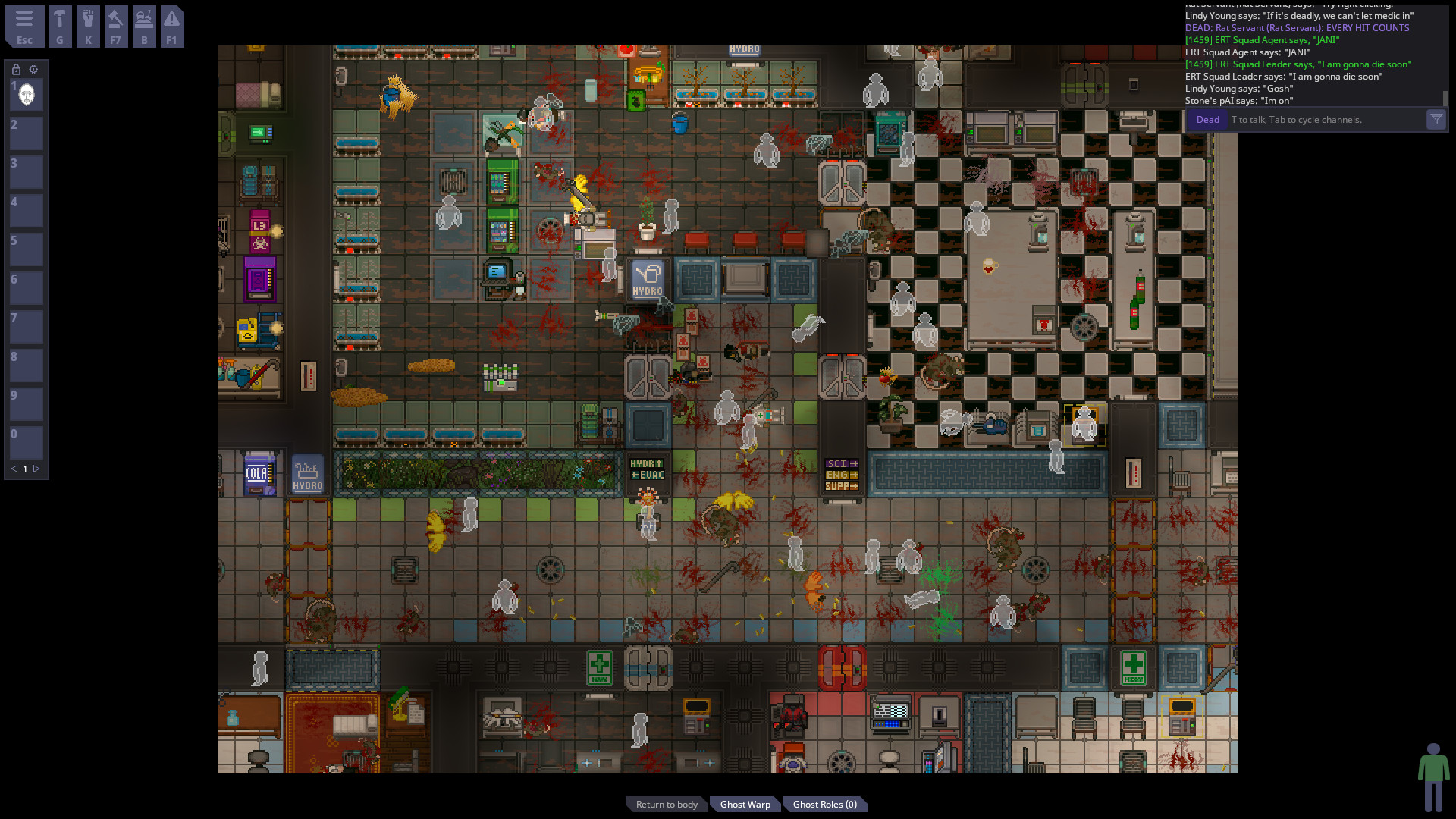Click the B gravestone respawn icon
Viewport: 1456px width, 819px height.
pyautogui.click(x=144, y=27)
